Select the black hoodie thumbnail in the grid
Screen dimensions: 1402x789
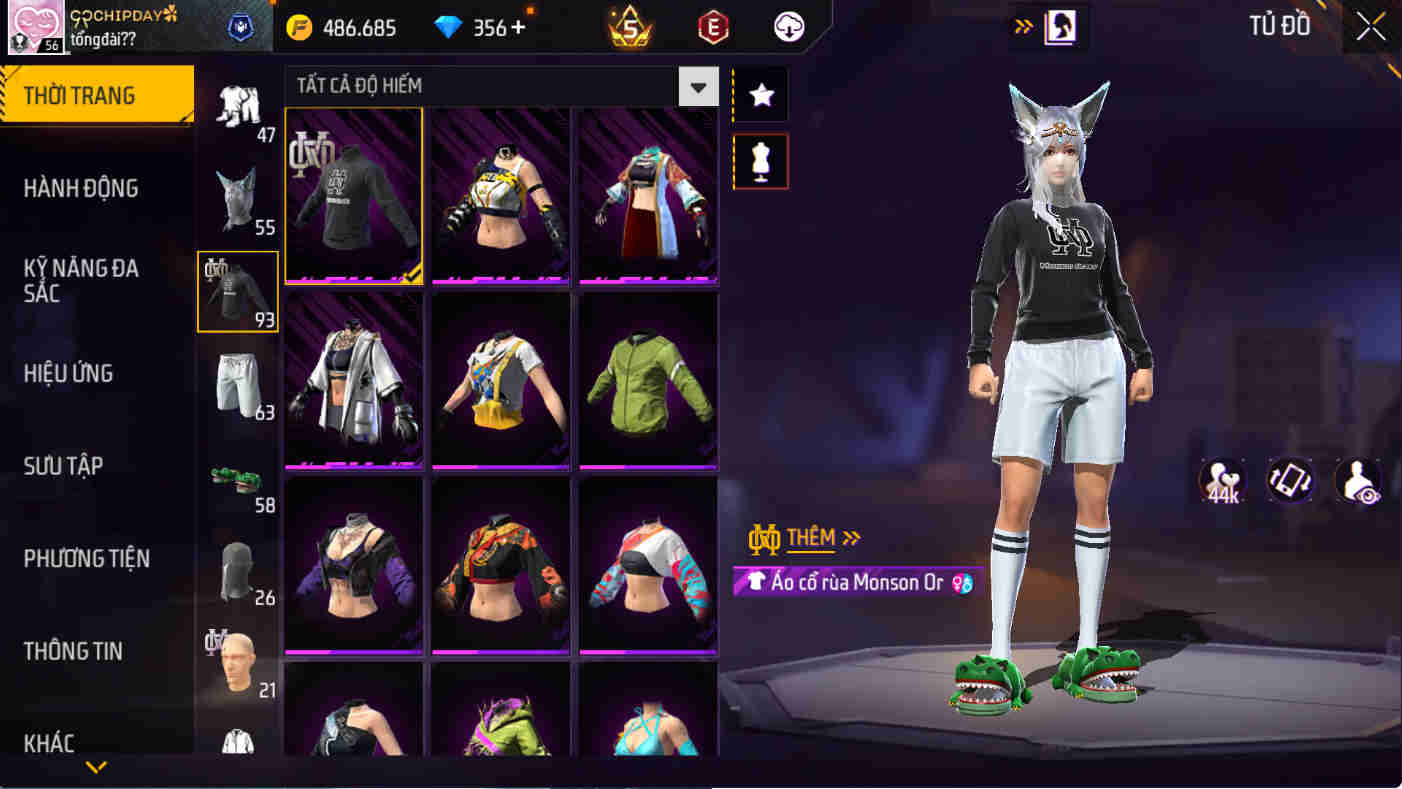pyautogui.click(x=353, y=195)
